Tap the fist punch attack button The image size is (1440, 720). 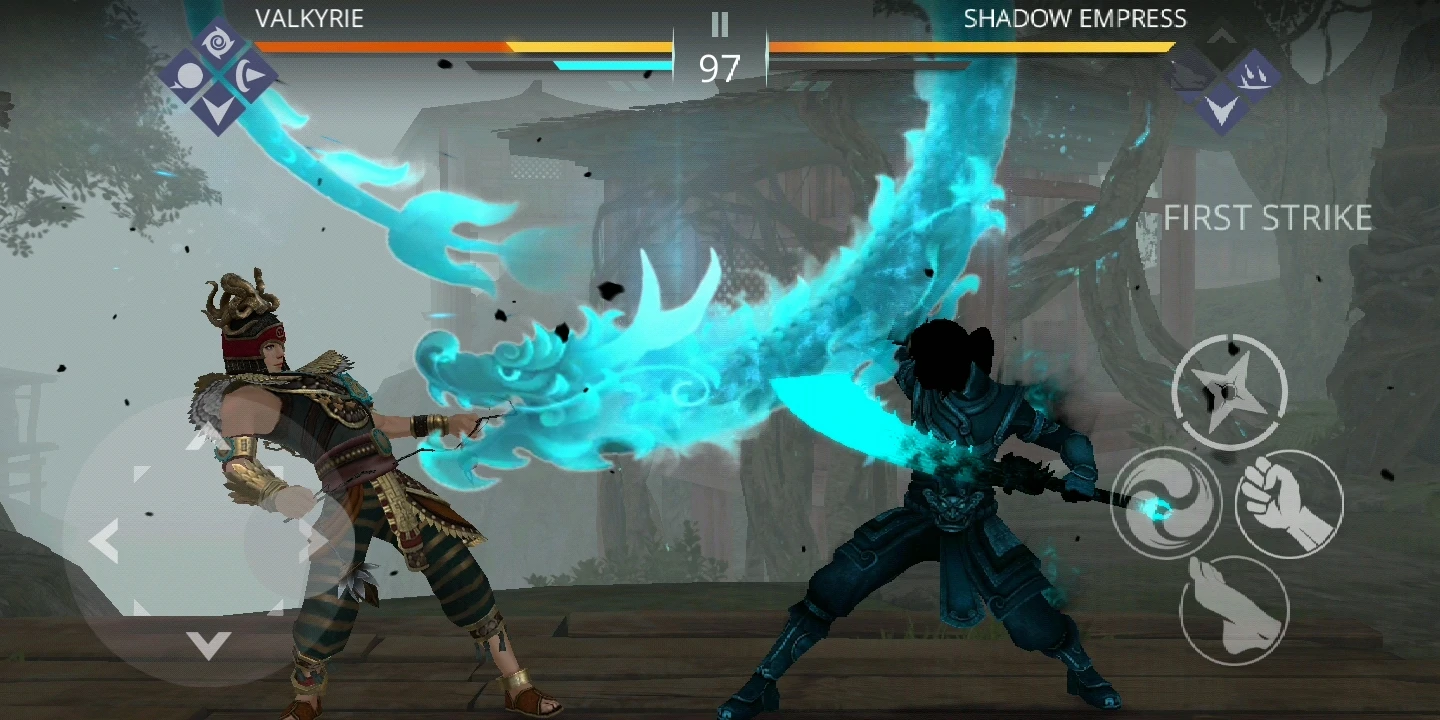click(x=1289, y=502)
